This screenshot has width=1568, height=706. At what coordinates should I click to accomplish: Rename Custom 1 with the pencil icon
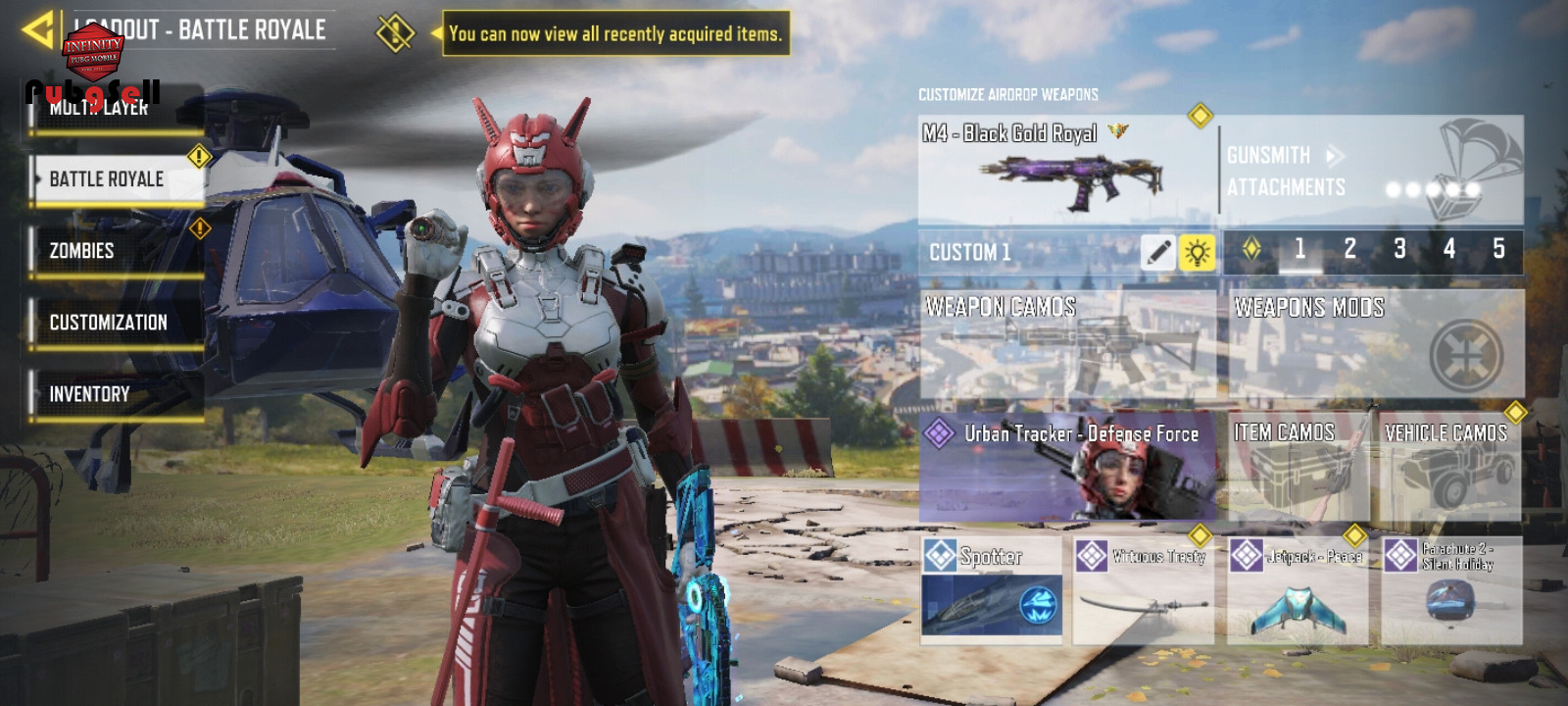pos(1157,252)
